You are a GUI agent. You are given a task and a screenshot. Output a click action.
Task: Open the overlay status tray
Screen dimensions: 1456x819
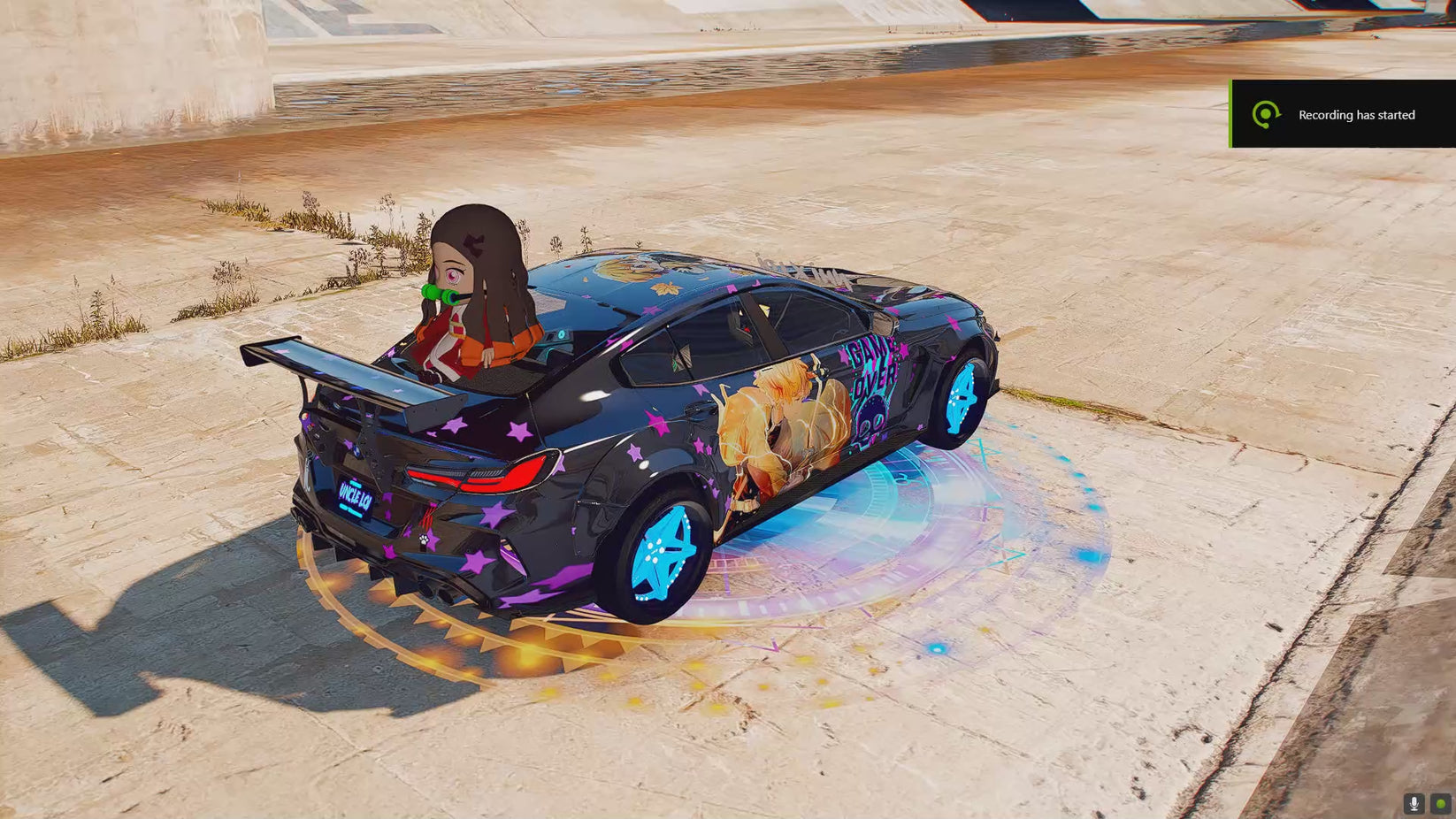(1427, 803)
